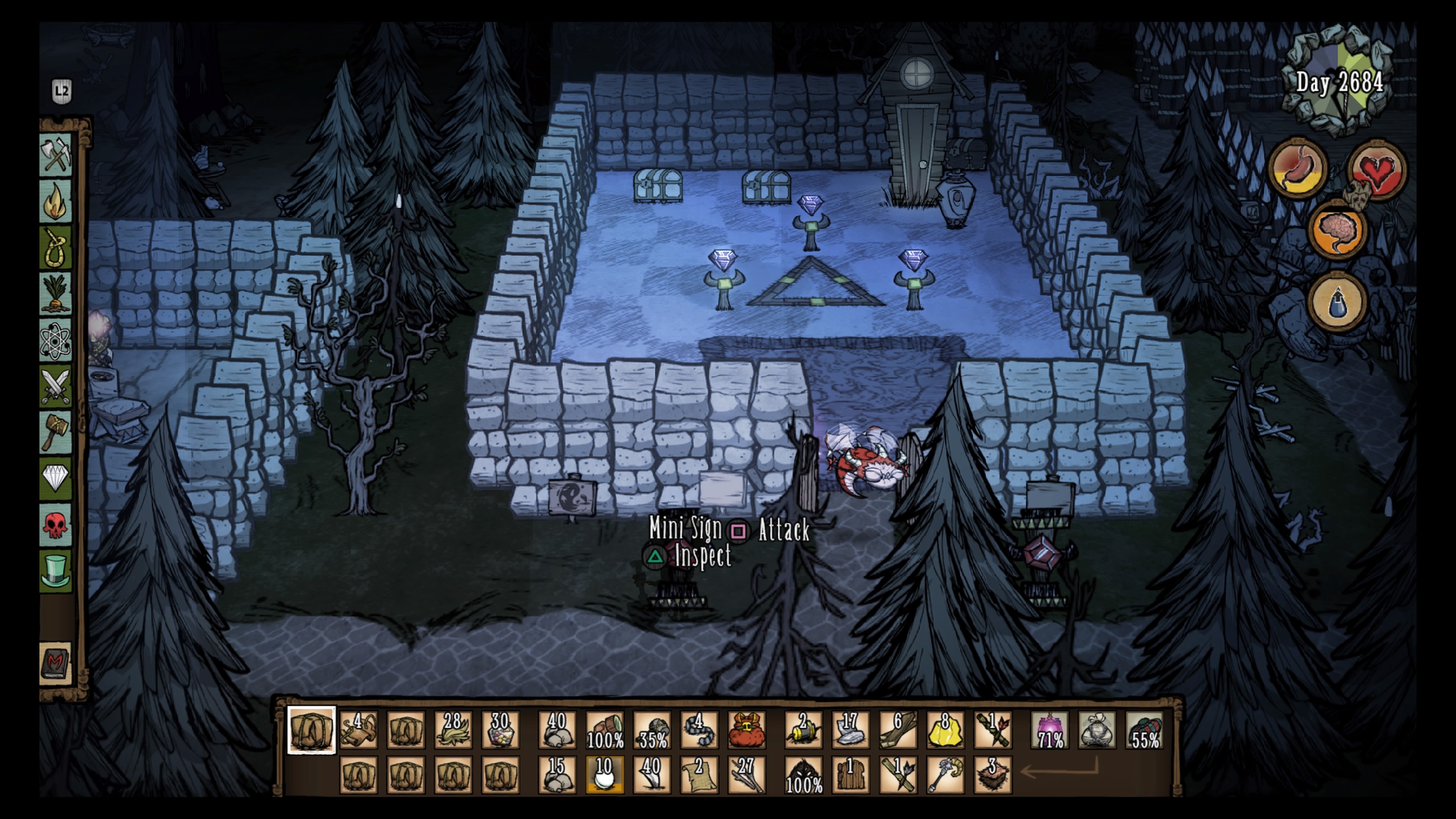The height and width of the screenshot is (819, 1456).
Task: Select the highlighted bundled supplies slot
Action: point(311,730)
